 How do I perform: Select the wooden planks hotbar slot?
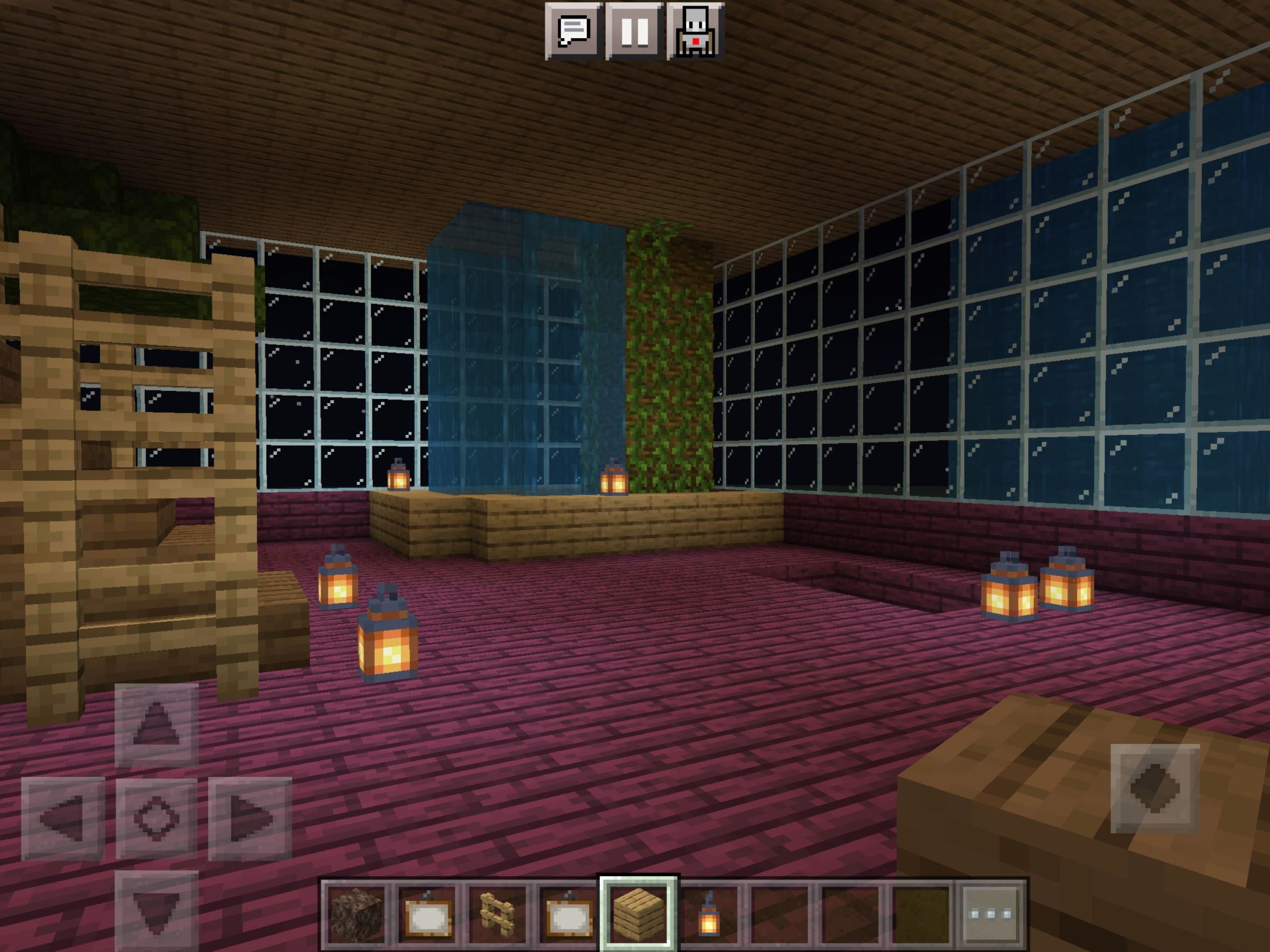[x=639, y=914]
